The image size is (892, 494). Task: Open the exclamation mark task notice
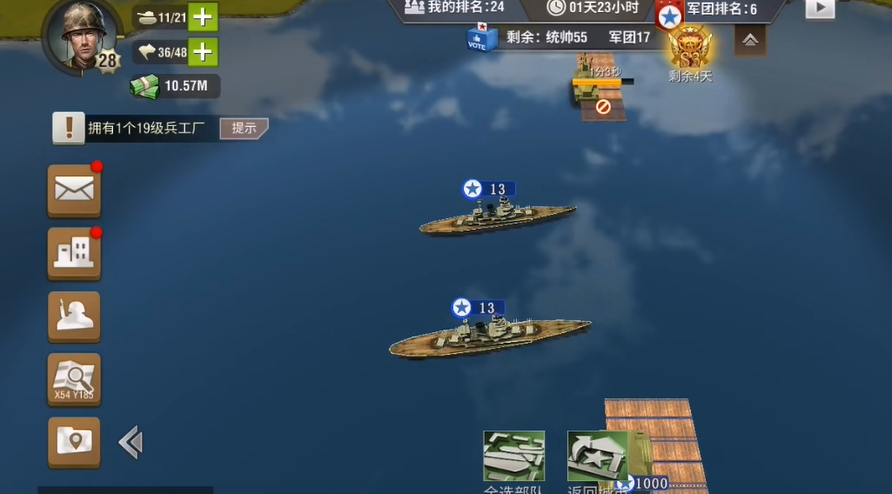(69, 128)
